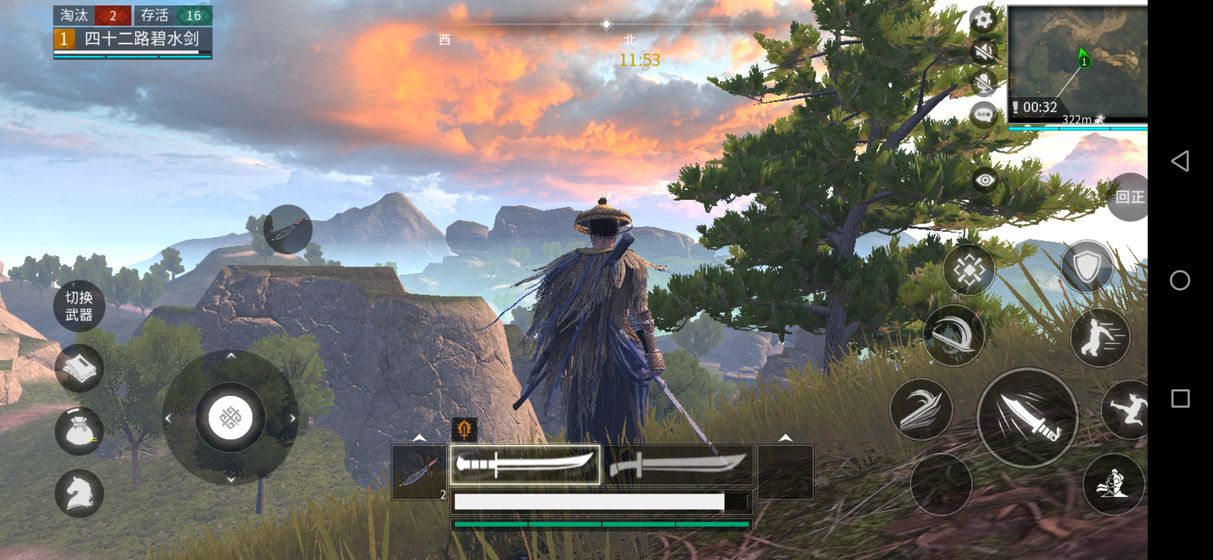The width and height of the screenshot is (1213, 560).
Task: Select the second sword weapon slot
Action: (x=679, y=465)
